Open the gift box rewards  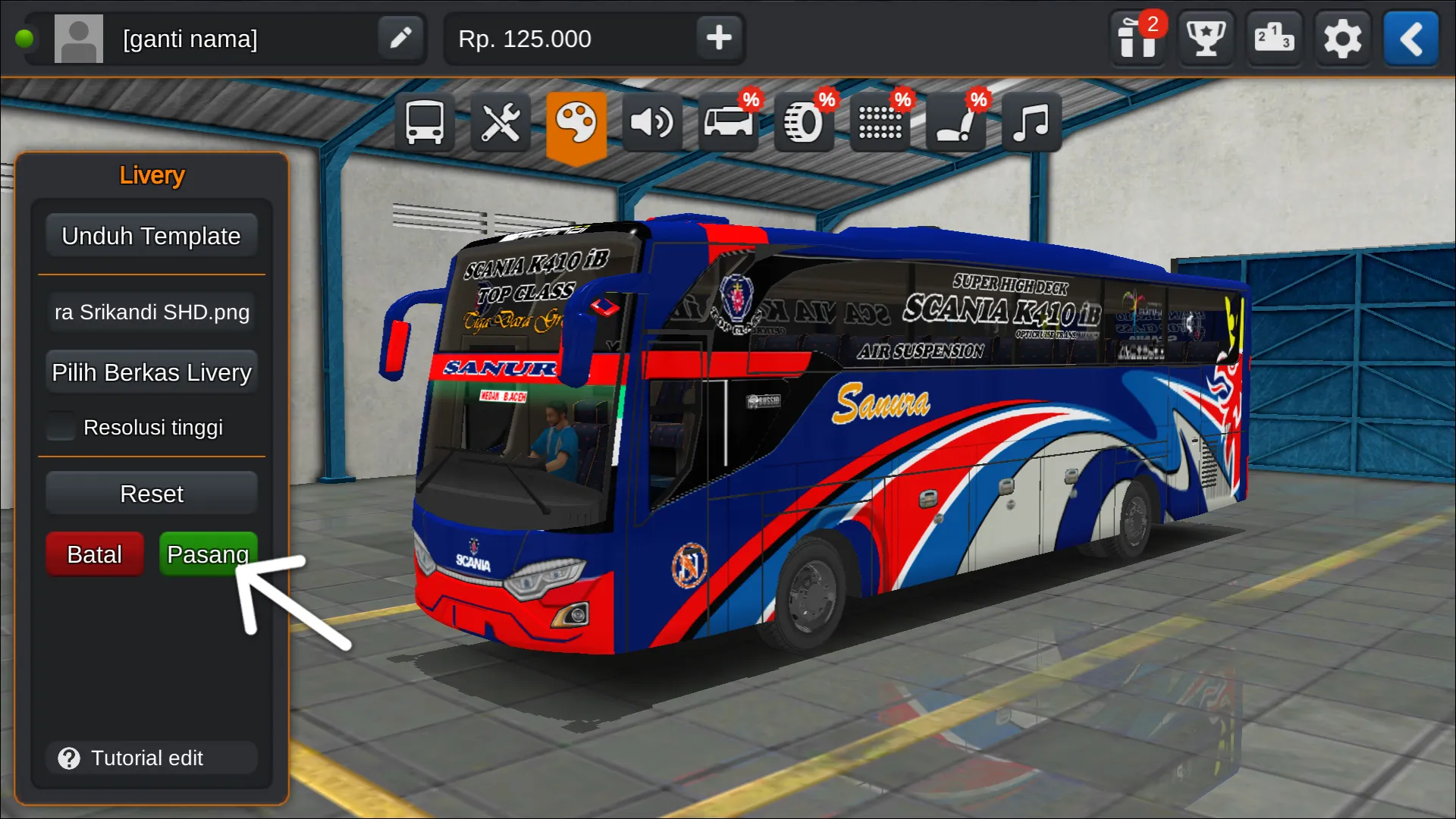[1137, 39]
